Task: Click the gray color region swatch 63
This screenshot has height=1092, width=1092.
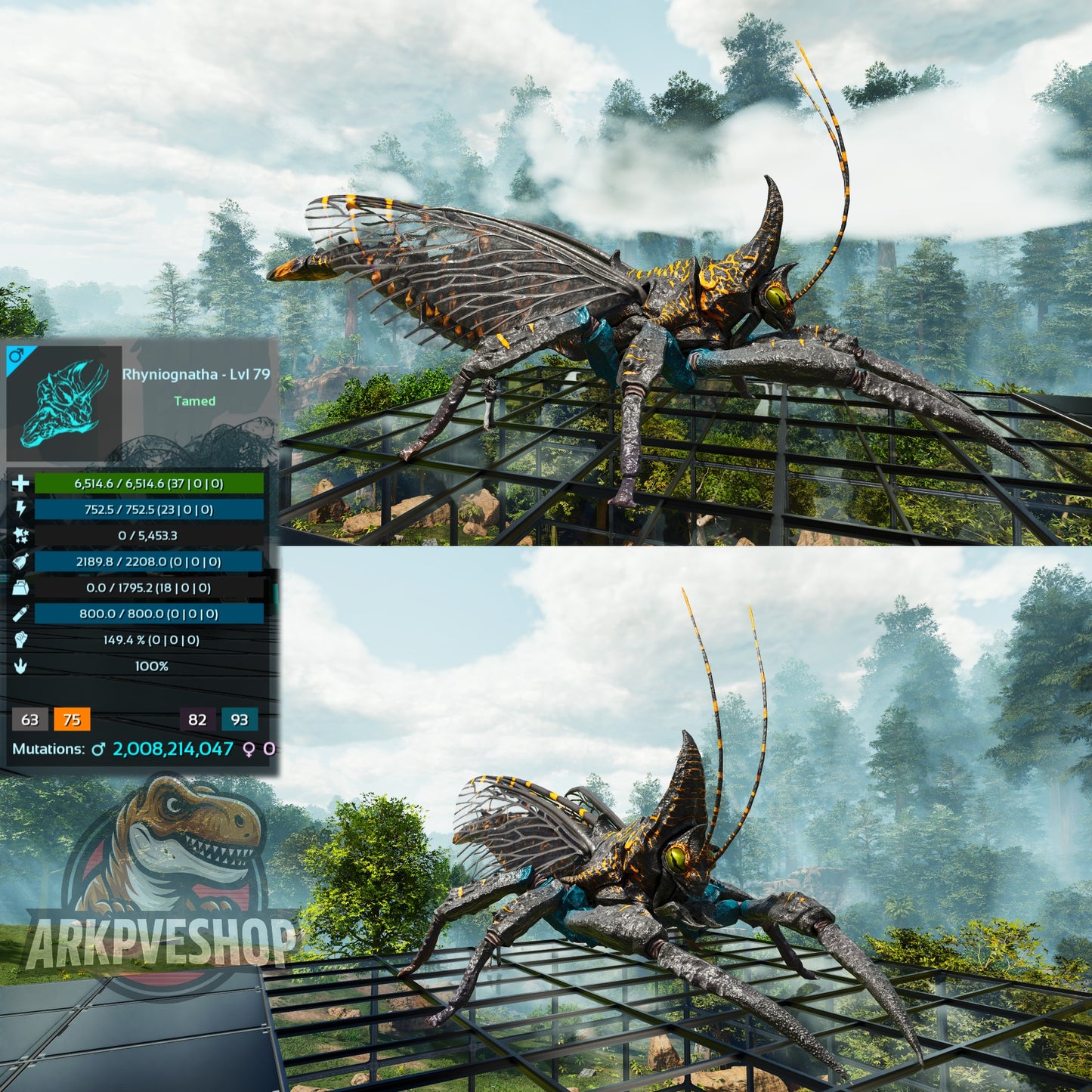Action: pyautogui.click(x=30, y=719)
